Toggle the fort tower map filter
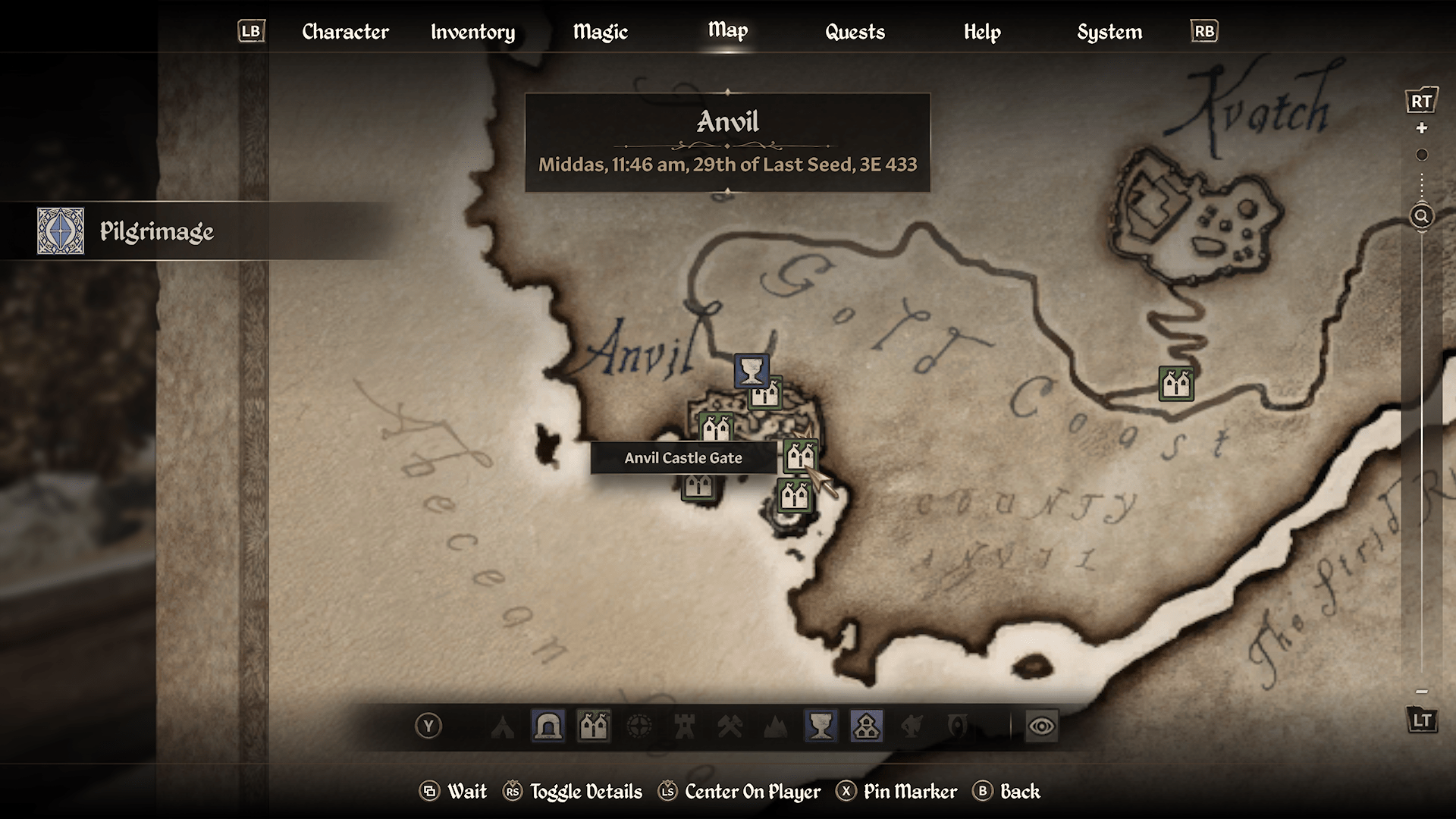Viewport: 1456px width, 819px height. [x=684, y=726]
